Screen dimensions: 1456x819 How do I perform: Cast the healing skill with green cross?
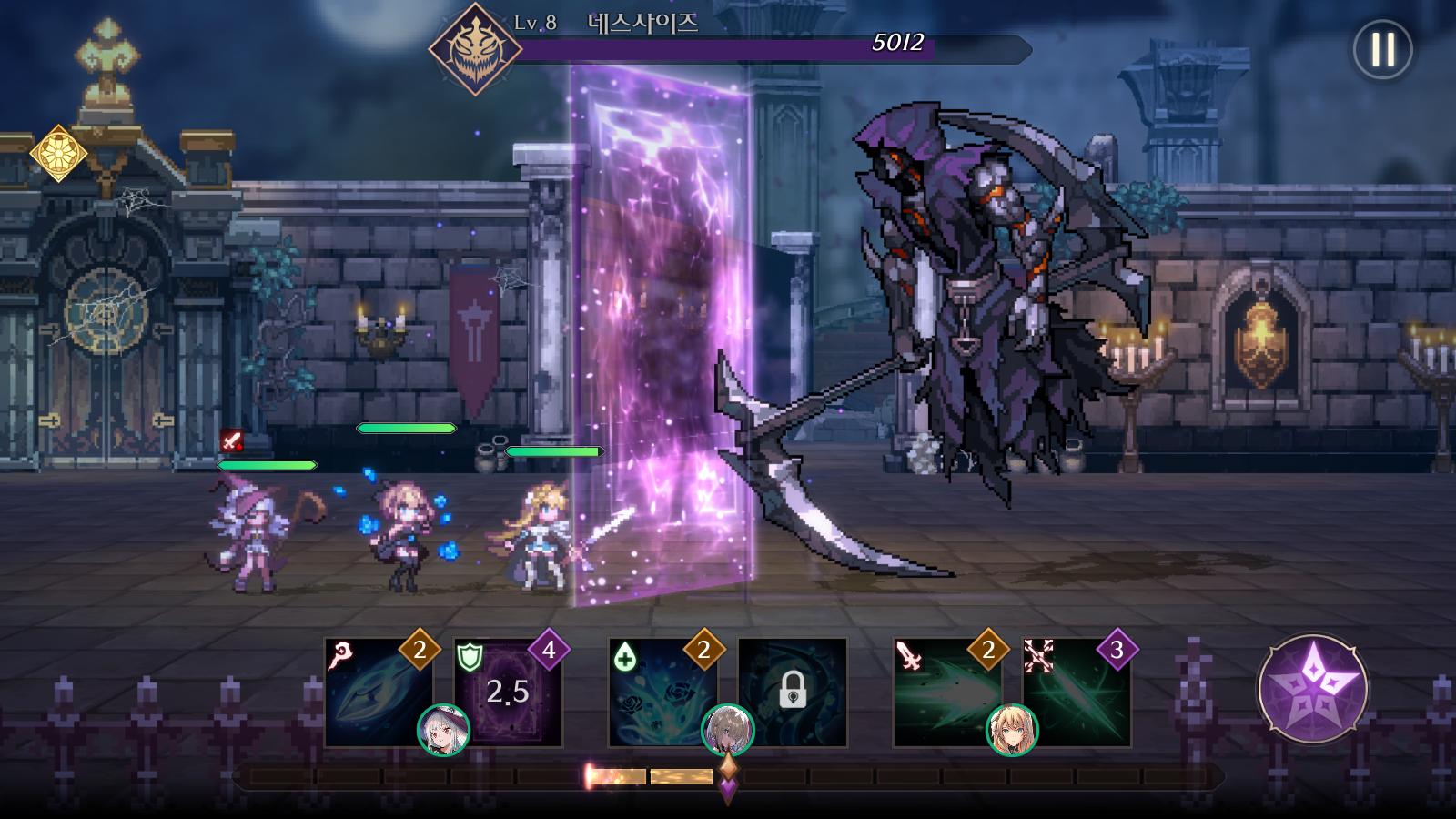[662, 692]
